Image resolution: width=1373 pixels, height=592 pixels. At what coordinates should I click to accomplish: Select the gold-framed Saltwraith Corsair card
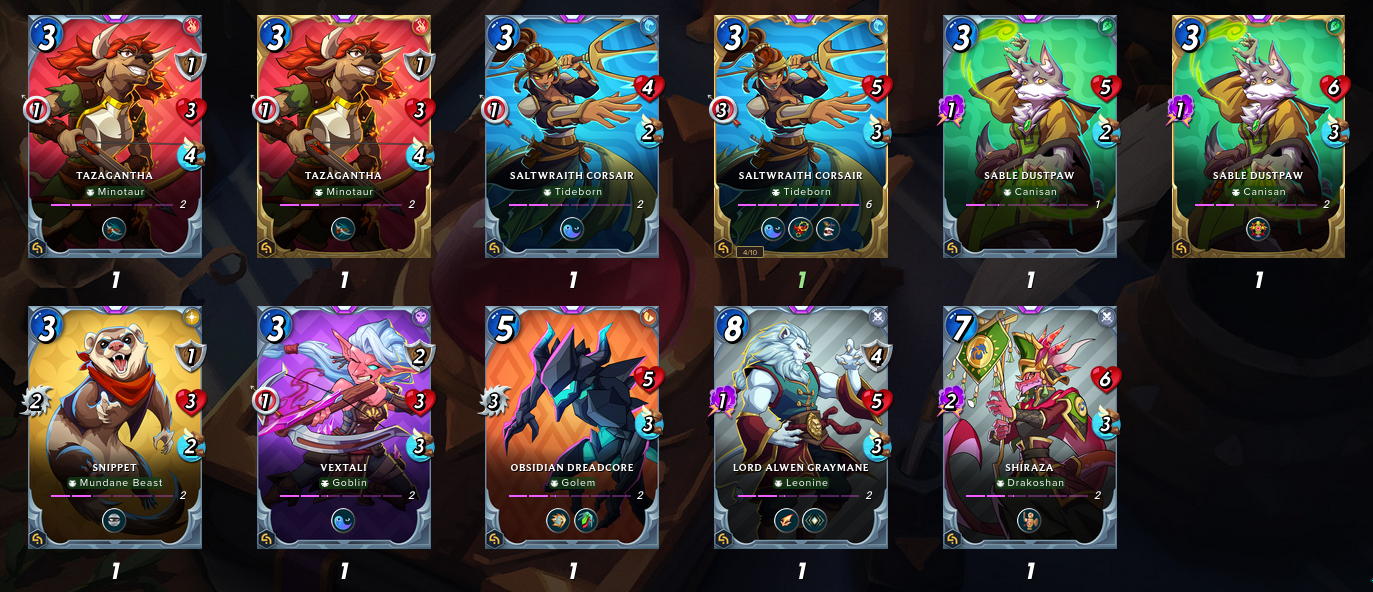pos(801,135)
